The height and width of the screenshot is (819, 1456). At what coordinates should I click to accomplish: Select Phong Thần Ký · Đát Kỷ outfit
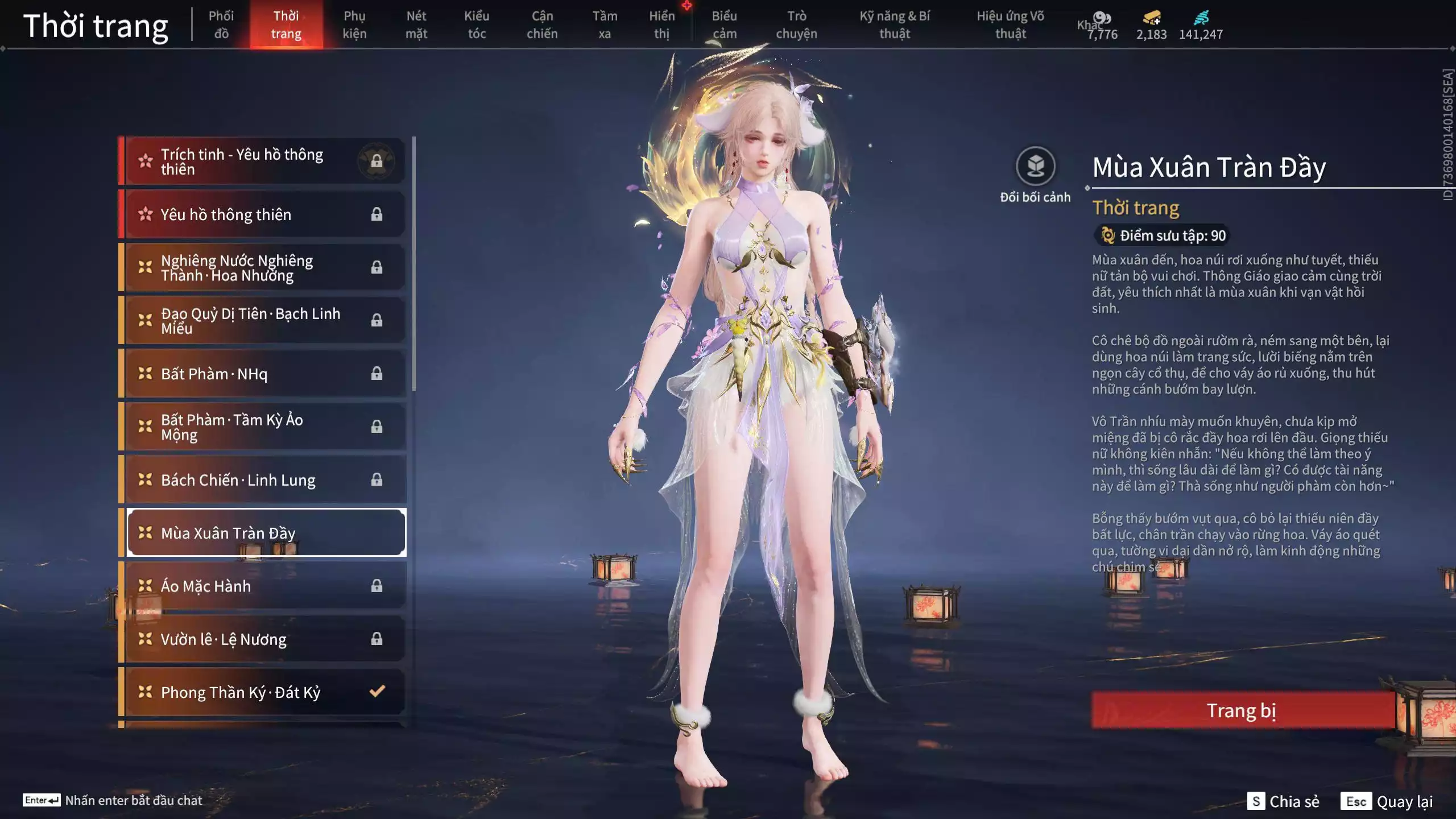pyautogui.click(x=264, y=692)
